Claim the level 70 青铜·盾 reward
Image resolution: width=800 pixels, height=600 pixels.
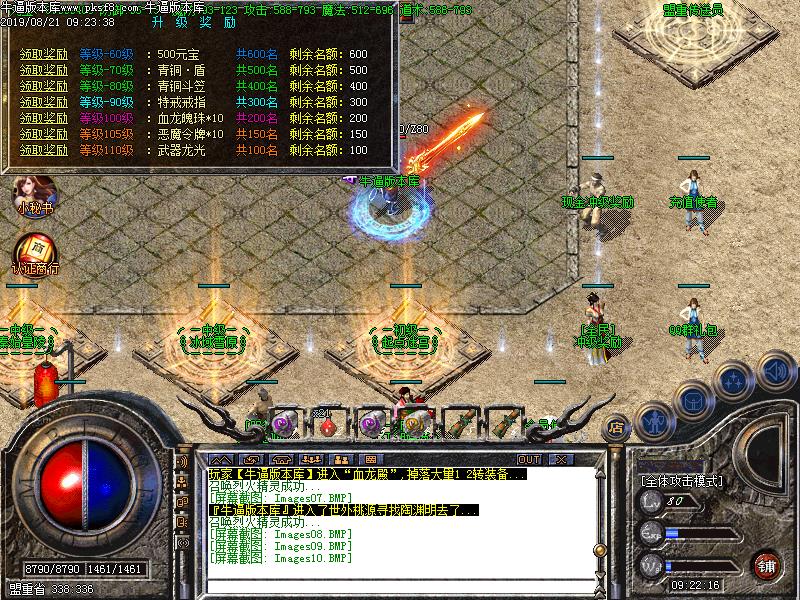tap(44, 70)
